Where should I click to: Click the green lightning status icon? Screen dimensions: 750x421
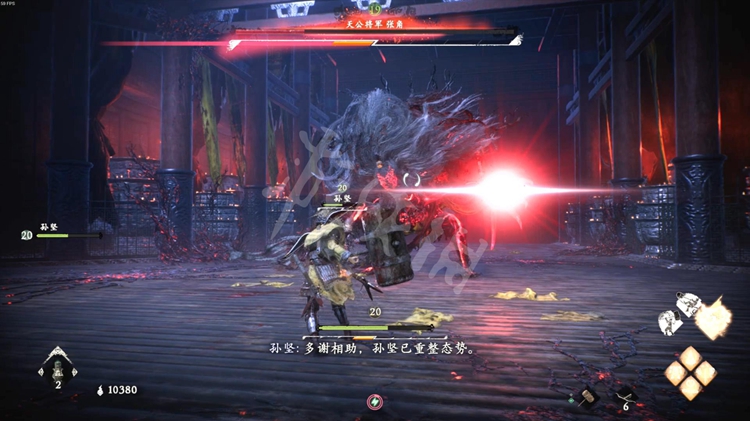374,401
